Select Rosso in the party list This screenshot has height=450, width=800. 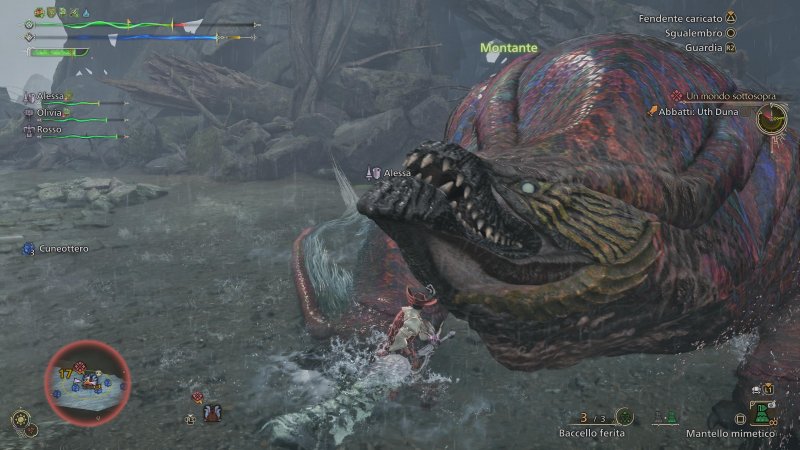pos(48,129)
